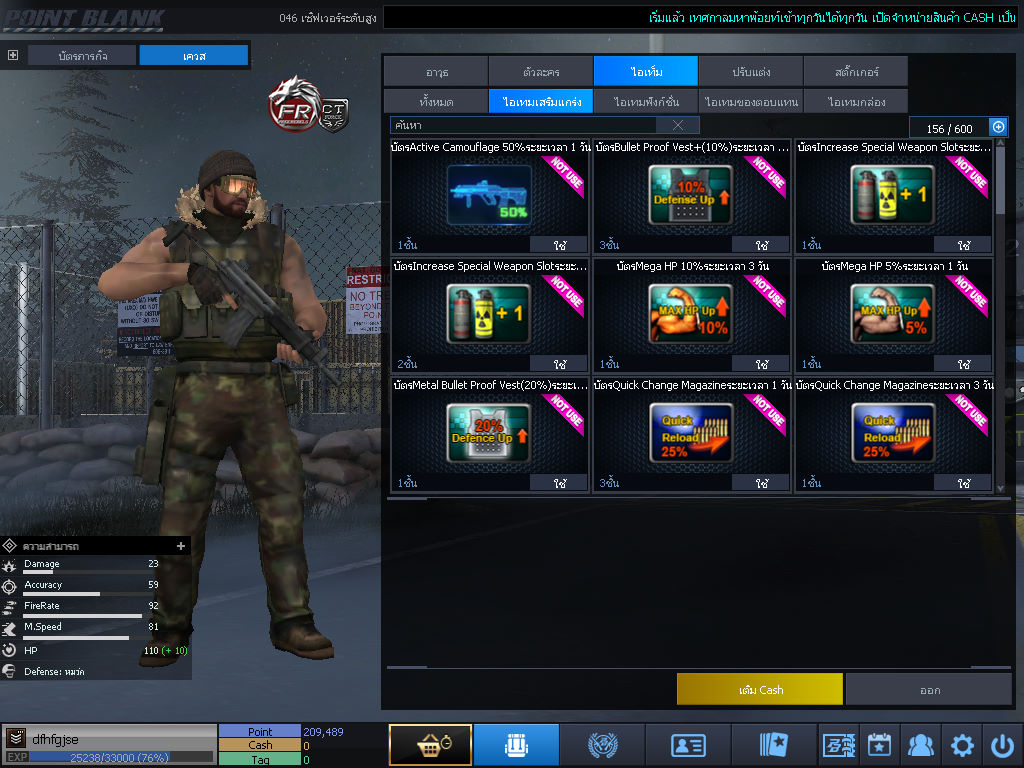The image size is (1024, 768).
Task: Select the ปรับแต่ง customization tab
Action: click(750, 72)
